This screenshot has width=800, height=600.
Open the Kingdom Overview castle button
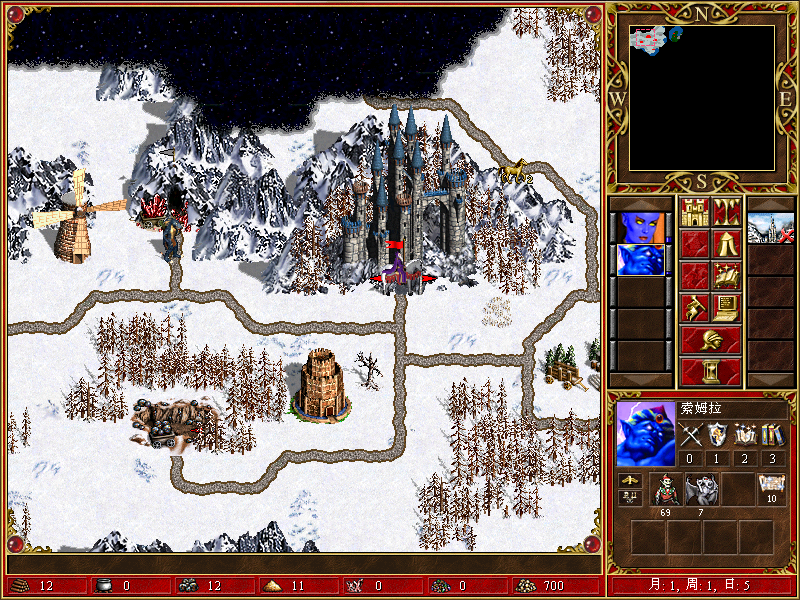[x=694, y=212]
